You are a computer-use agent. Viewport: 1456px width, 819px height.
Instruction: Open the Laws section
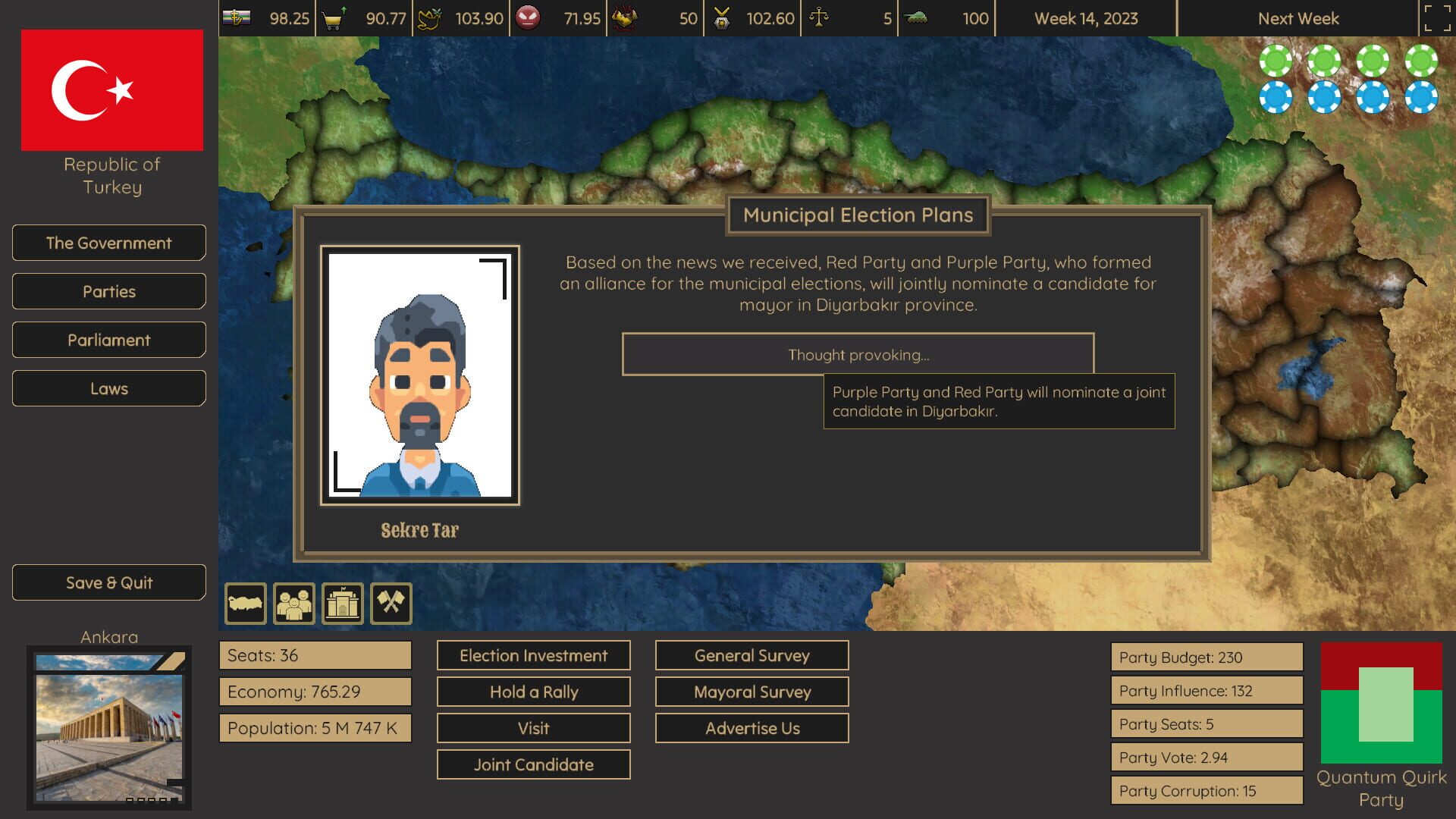tap(108, 388)
